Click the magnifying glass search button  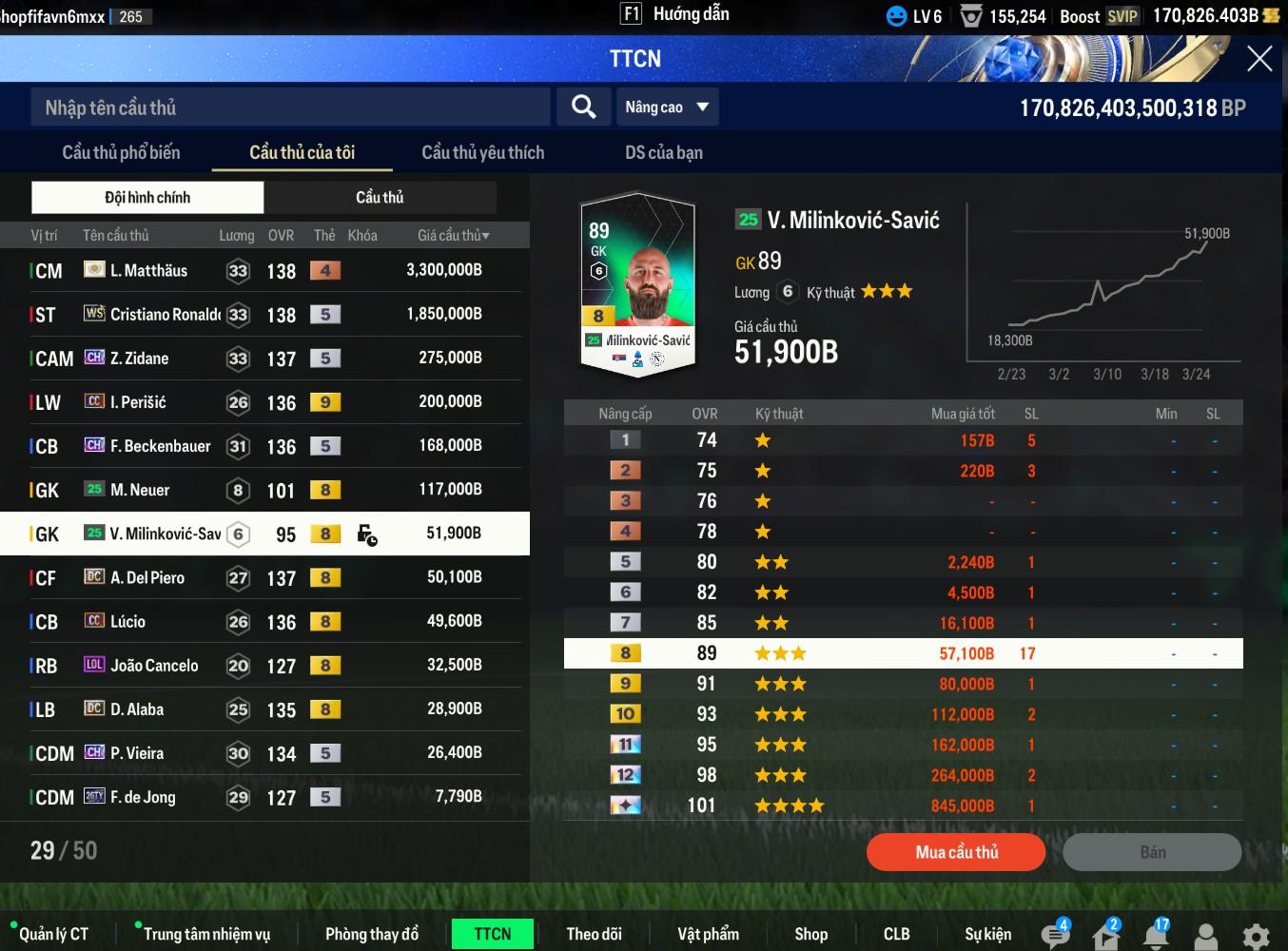click(x=583, y=107)
